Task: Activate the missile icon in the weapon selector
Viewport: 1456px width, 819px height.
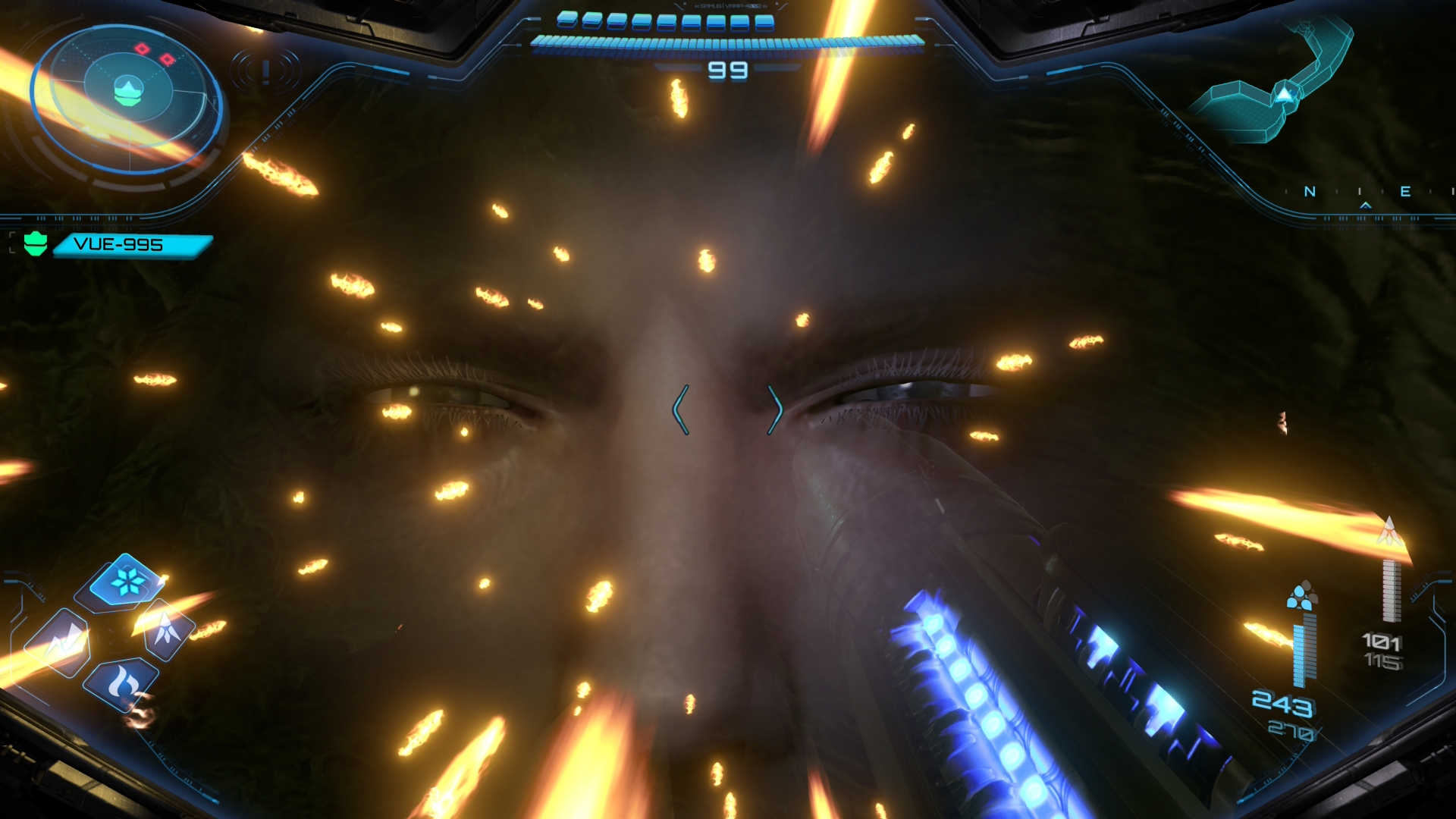Action: [x=167, y=629]
